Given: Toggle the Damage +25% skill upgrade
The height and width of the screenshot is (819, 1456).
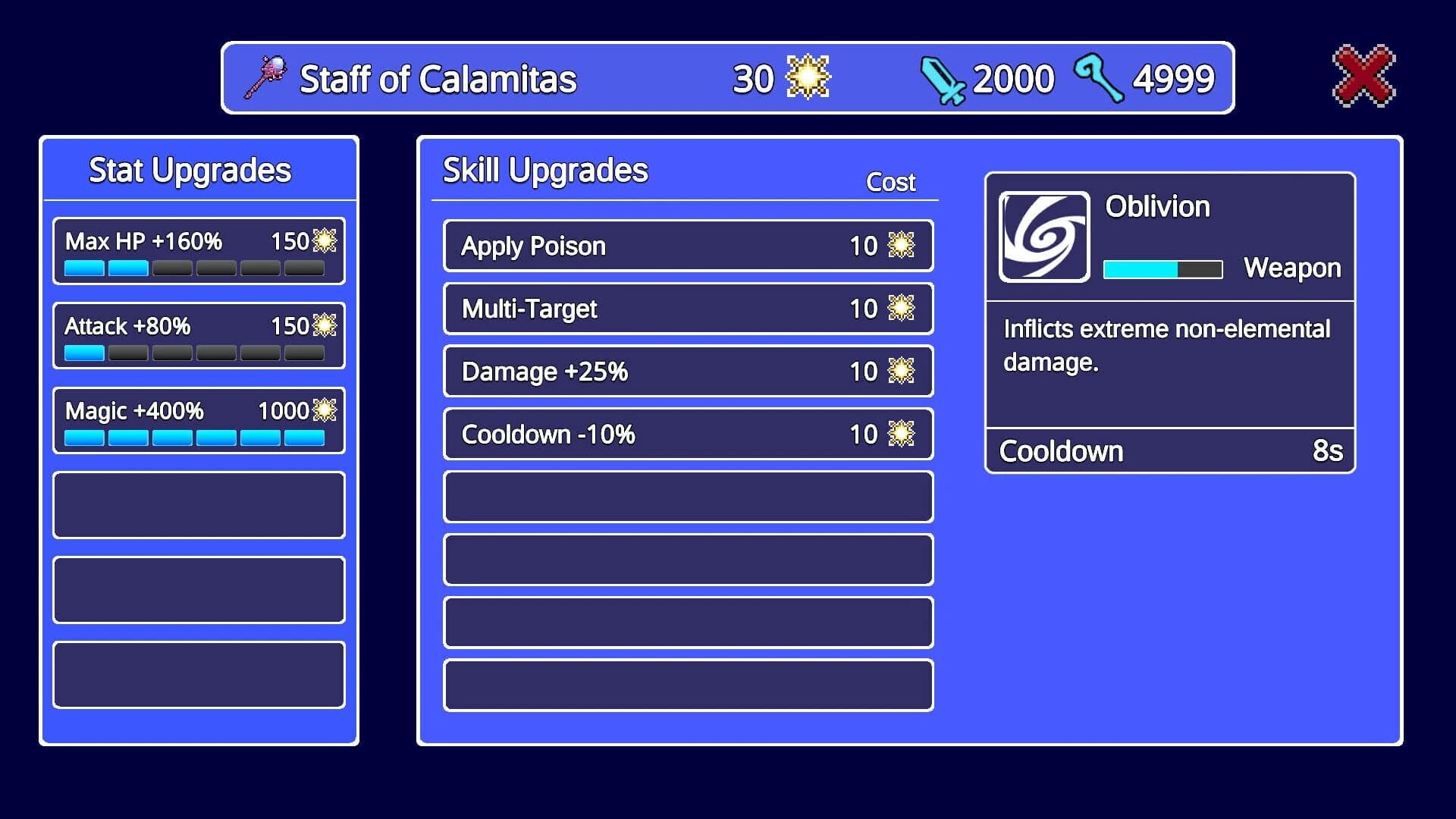Looking at the screenshot, I should (687, 371).
